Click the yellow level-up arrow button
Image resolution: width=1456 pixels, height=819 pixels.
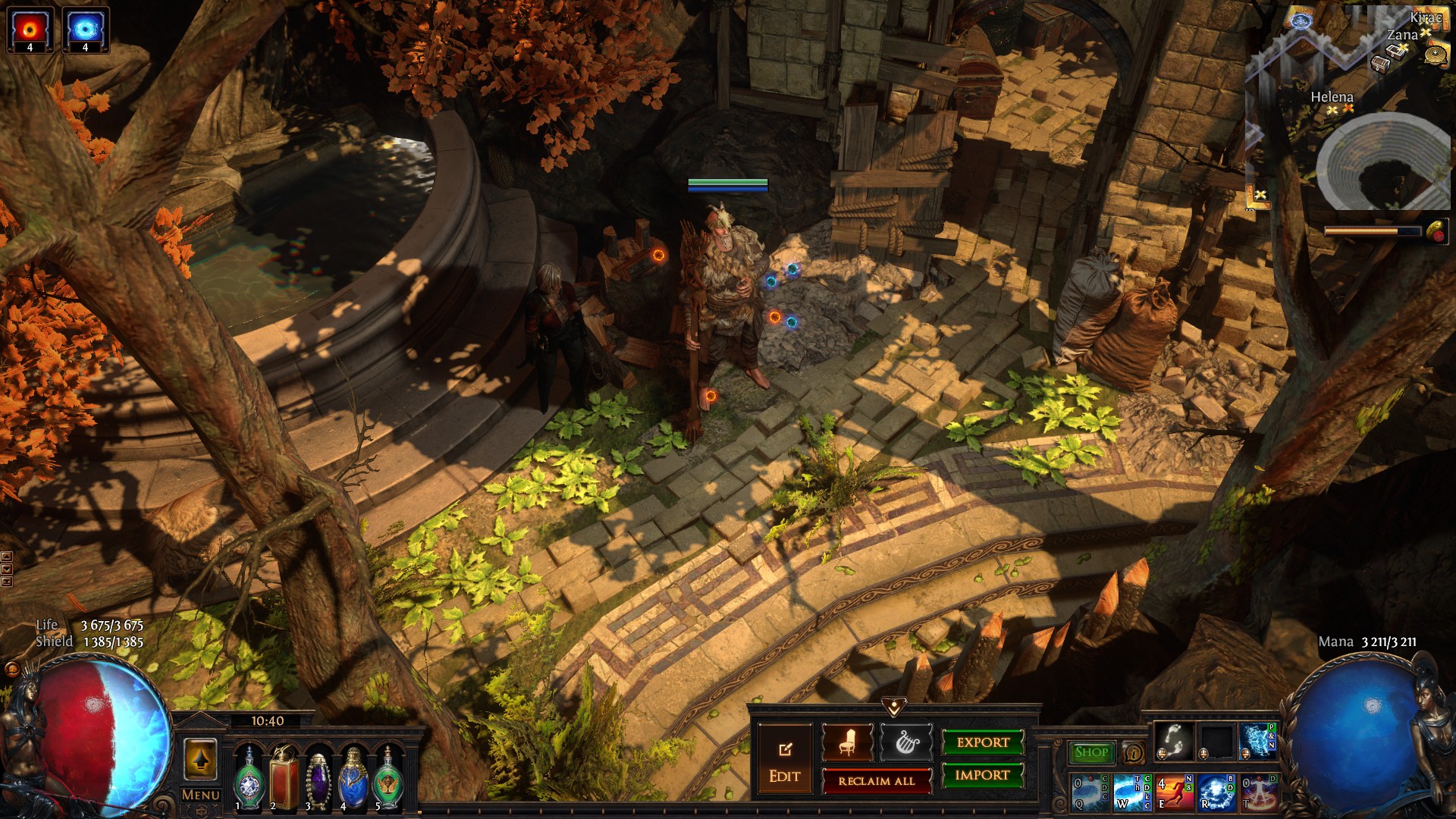(x=200, y=760)
